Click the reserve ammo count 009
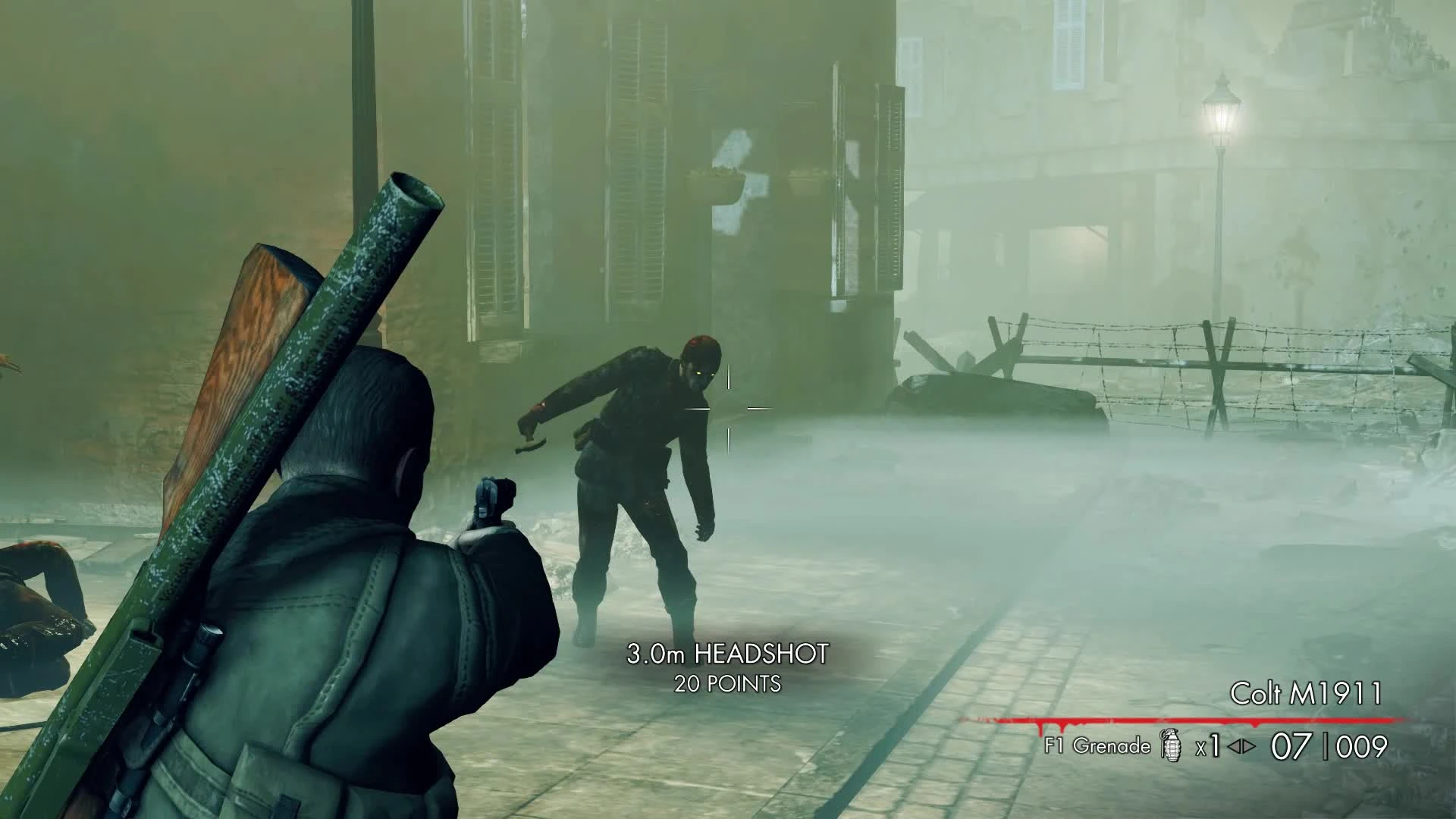The height and width of the screenshot is (819, 1456). coord(1363,745)
